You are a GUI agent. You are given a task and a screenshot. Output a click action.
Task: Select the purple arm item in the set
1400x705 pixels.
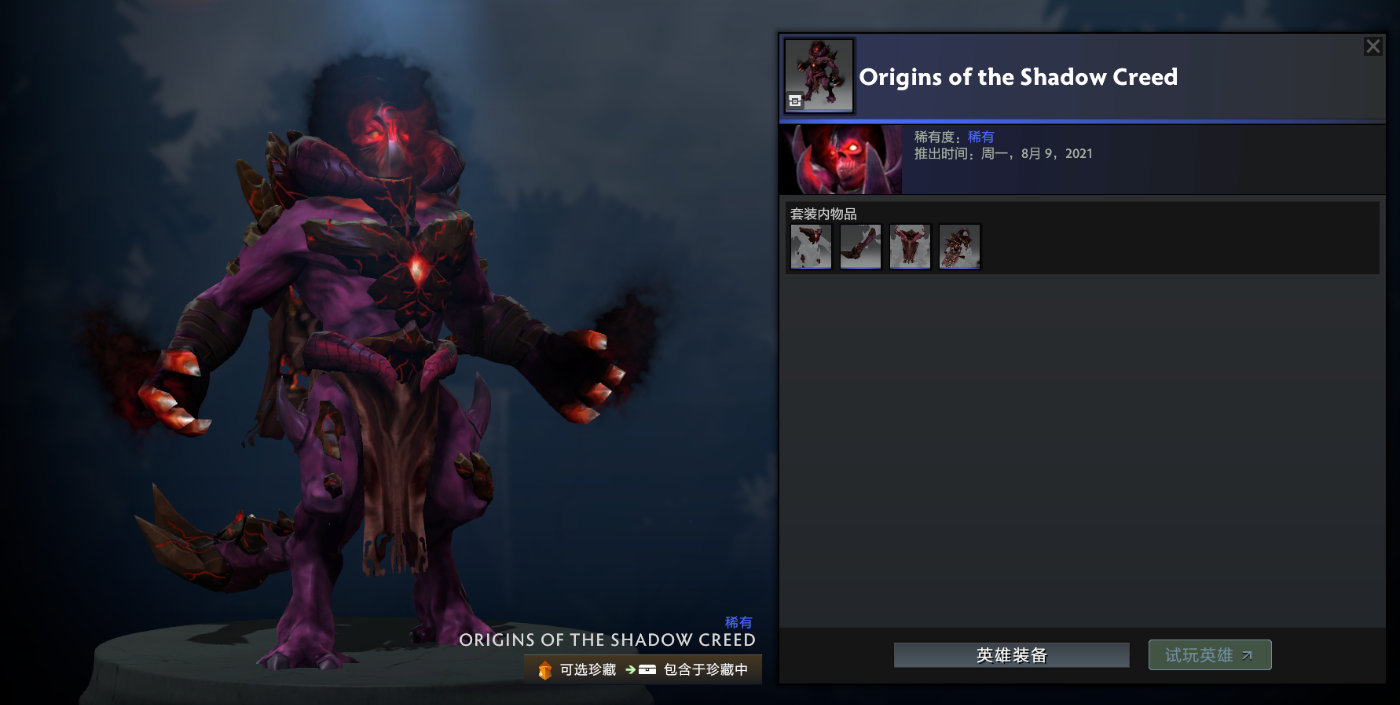point(860,246)
